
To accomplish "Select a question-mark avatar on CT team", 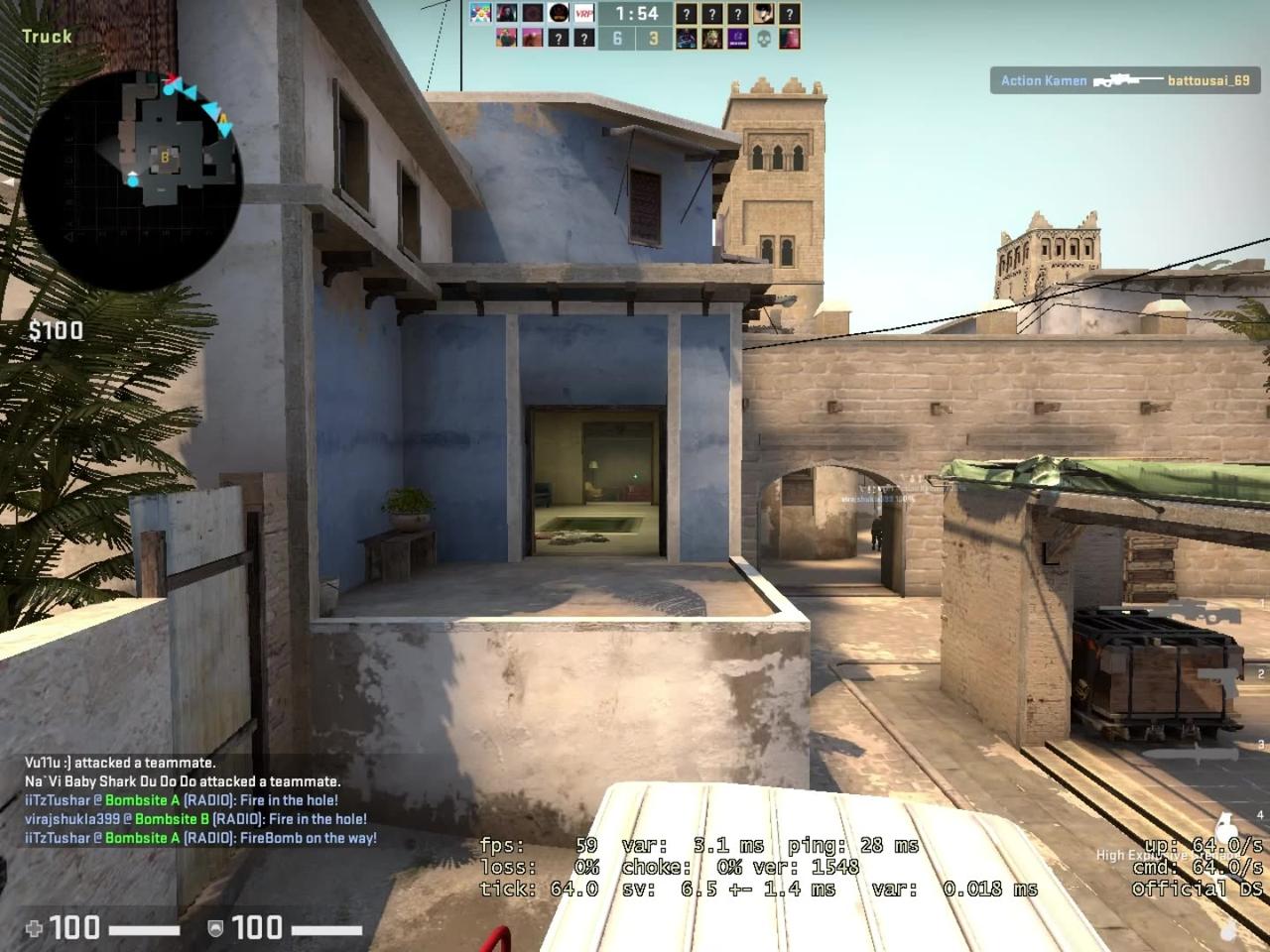I will click(688, 13).
